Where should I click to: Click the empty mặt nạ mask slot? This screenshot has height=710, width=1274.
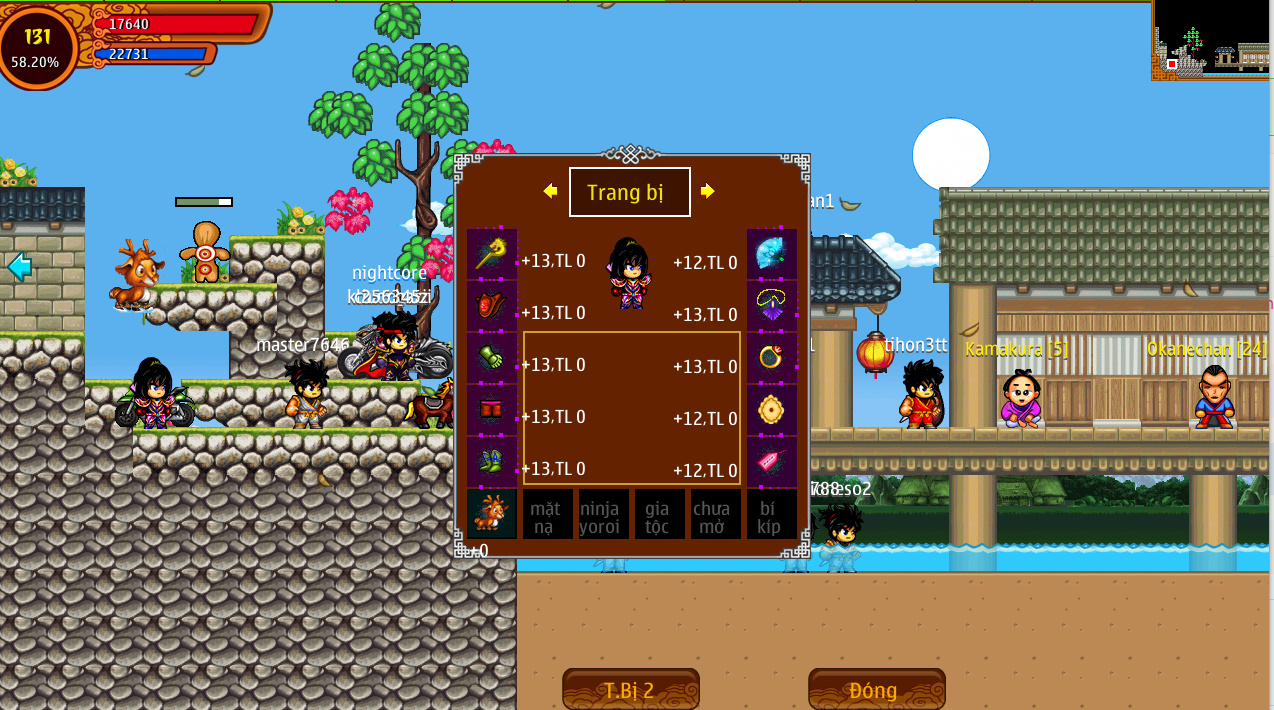(x=547, y=514)
